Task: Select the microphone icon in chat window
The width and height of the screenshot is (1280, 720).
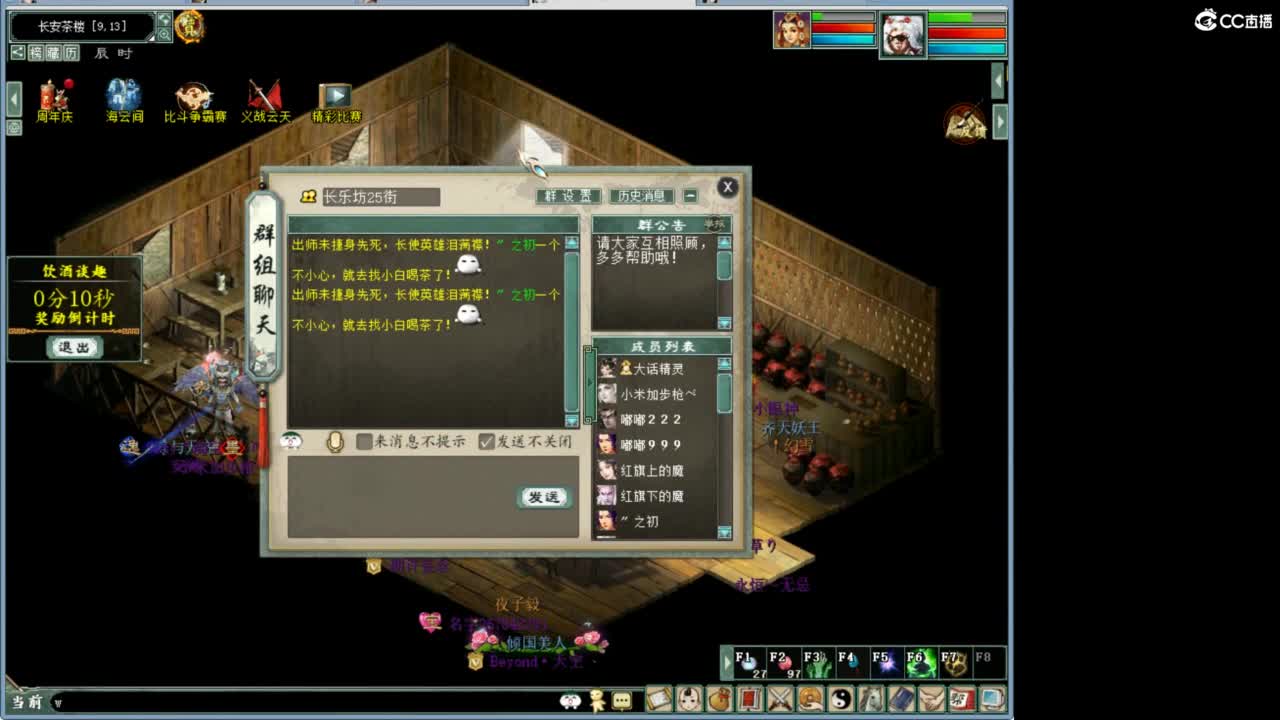Action: click(x=335, y=443)
